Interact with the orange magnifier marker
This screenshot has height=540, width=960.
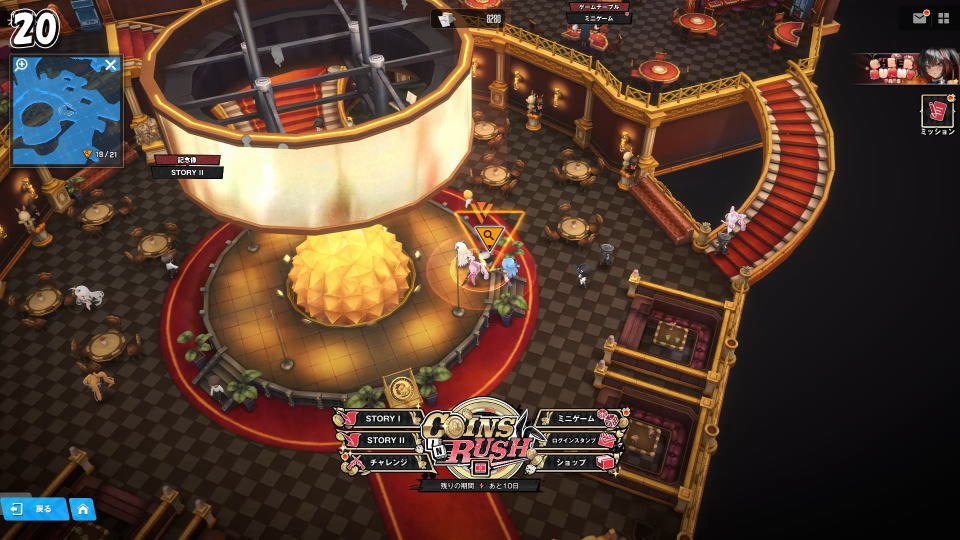[489, 236]
